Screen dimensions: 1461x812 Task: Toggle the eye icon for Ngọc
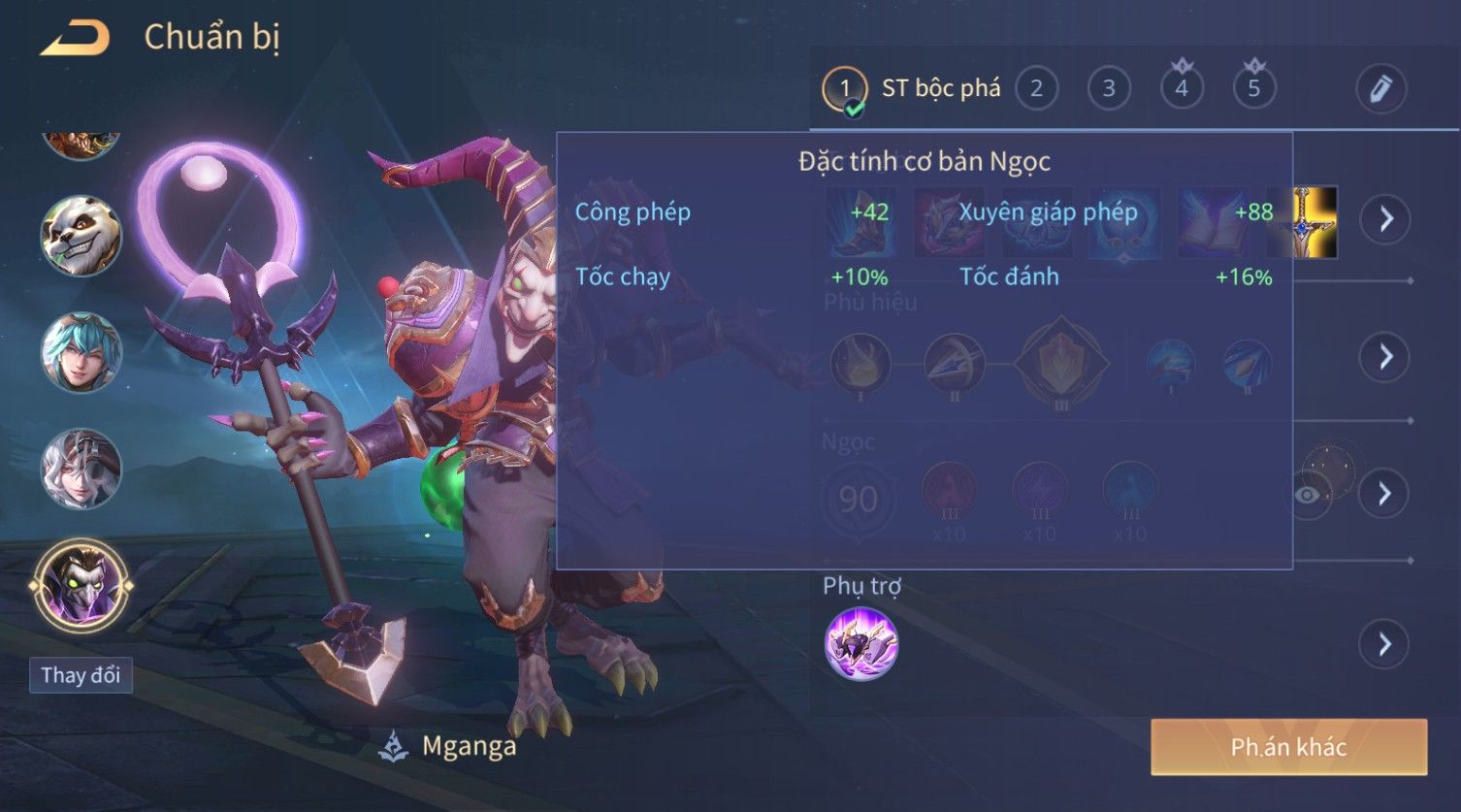(x=1308, y=495)
